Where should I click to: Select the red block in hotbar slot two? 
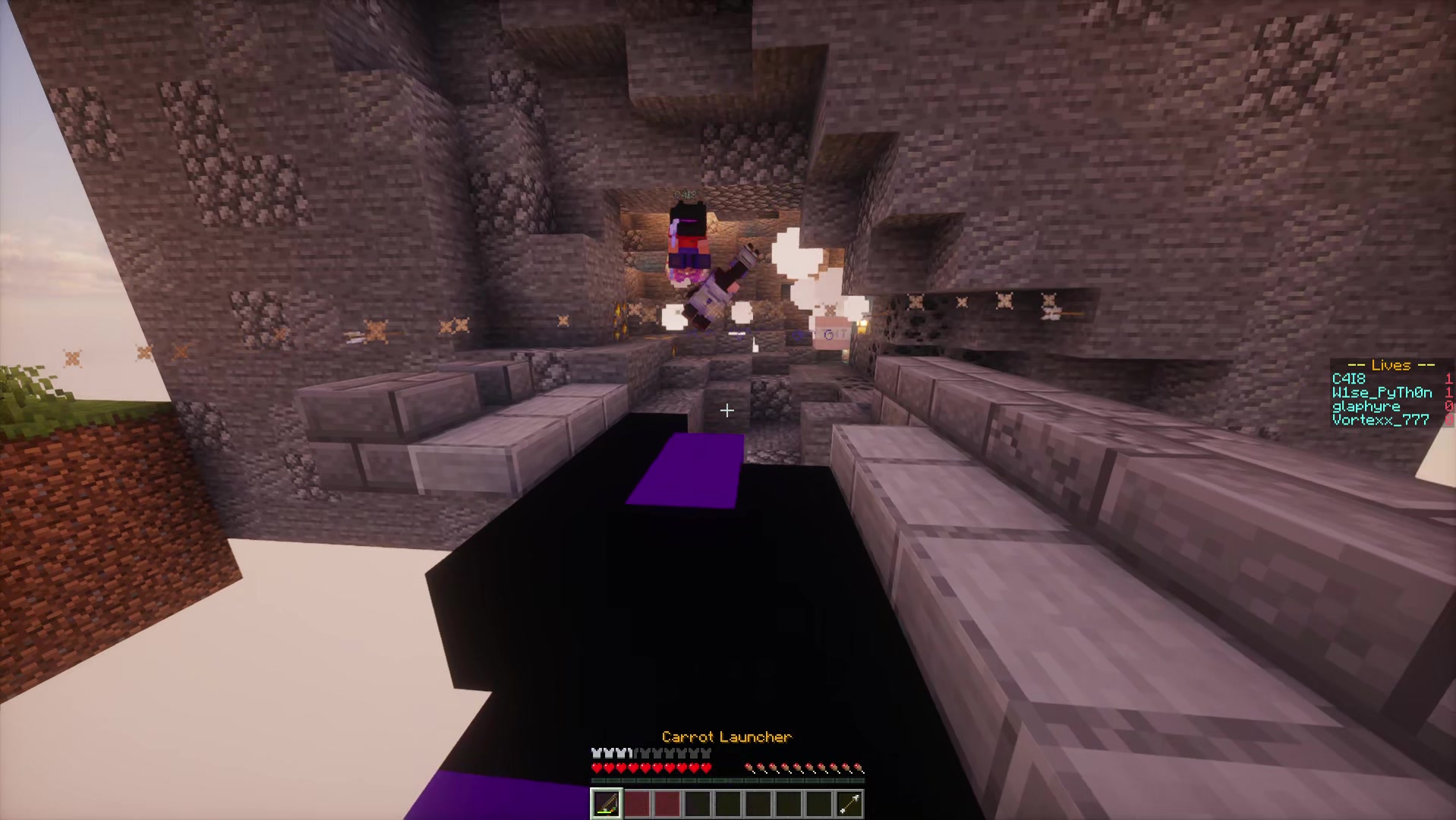click(x=637, y=802)
